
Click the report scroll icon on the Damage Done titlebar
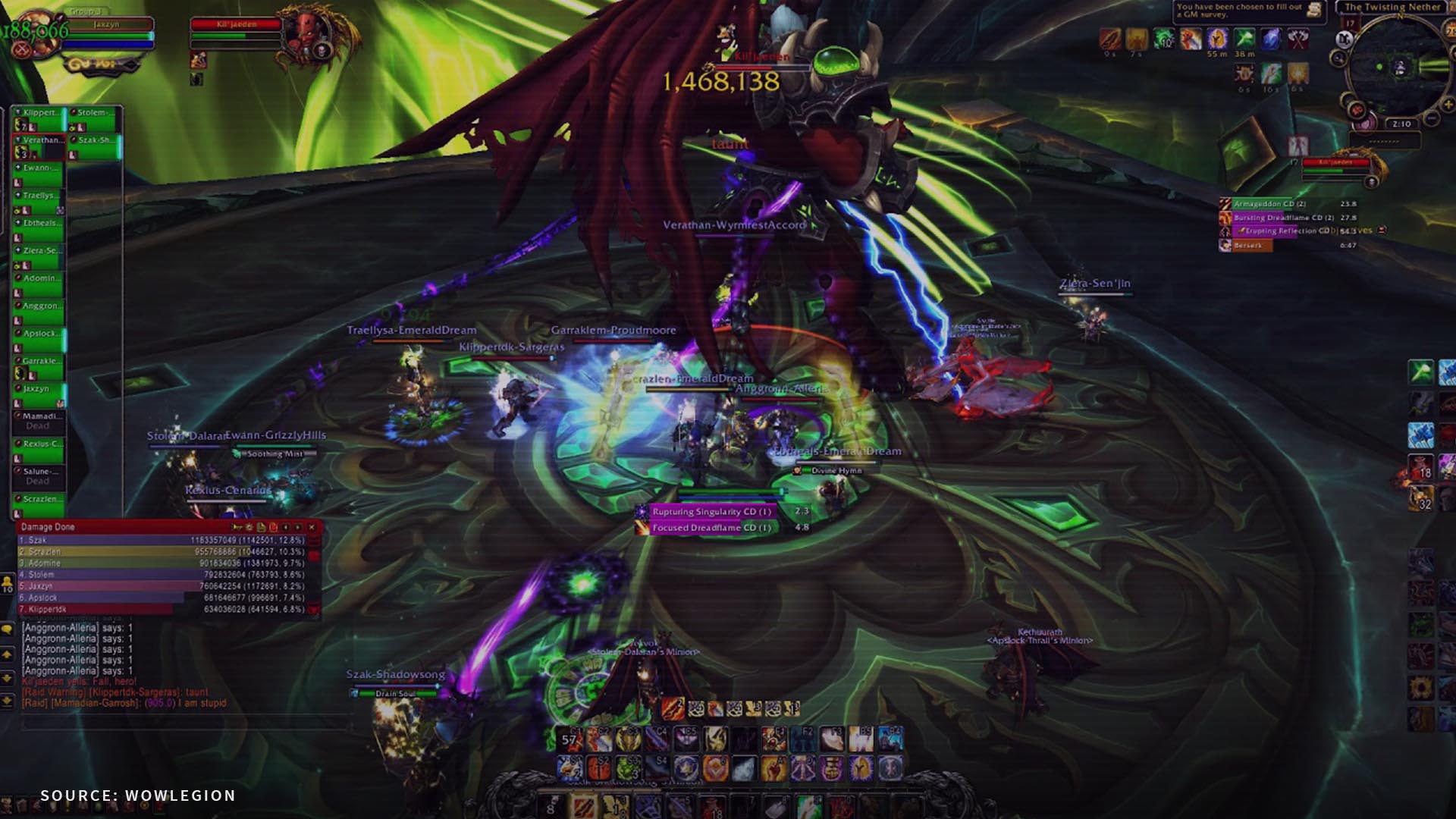(262, 527)
